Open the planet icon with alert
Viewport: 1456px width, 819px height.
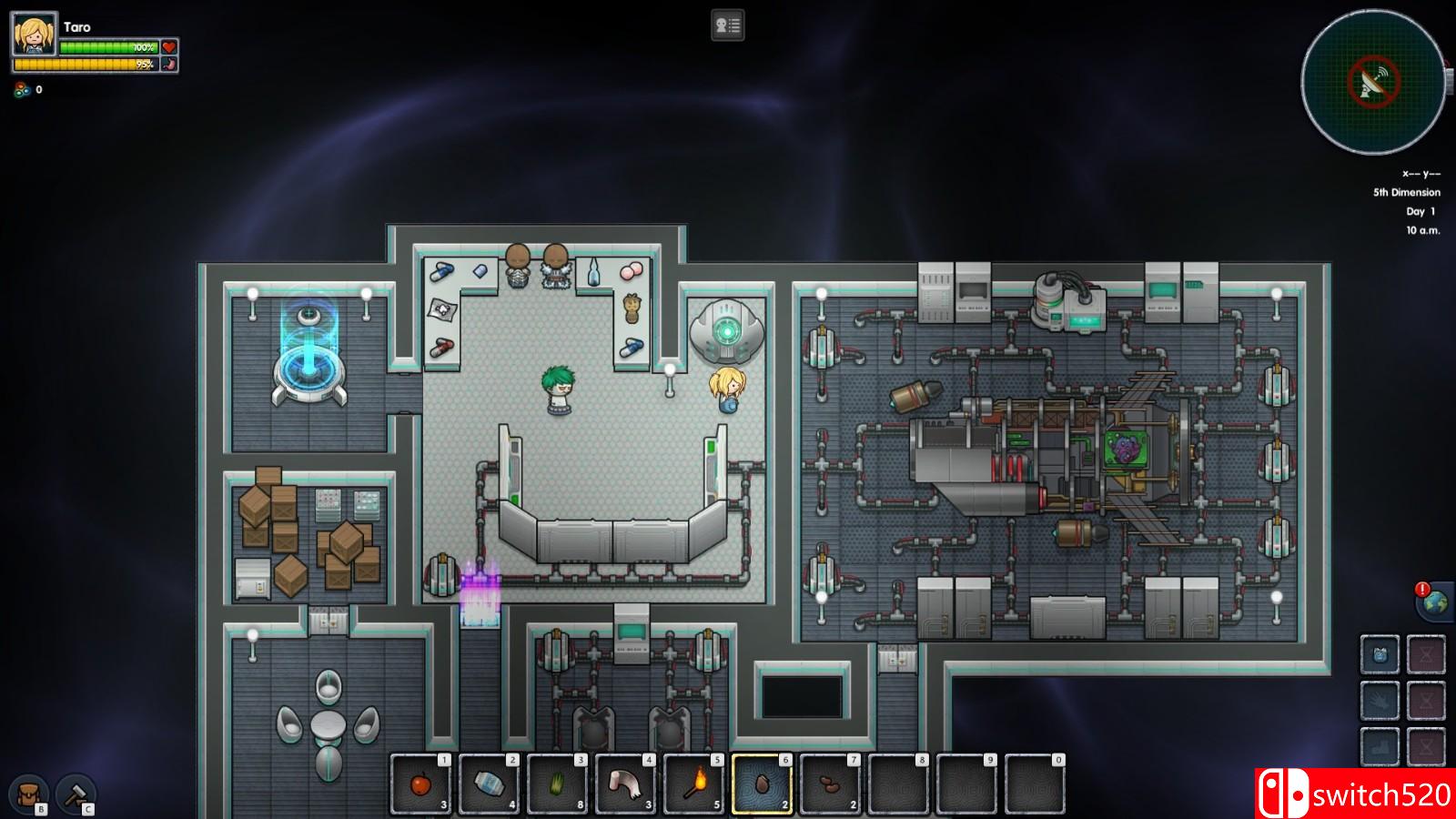(1434, 602)
